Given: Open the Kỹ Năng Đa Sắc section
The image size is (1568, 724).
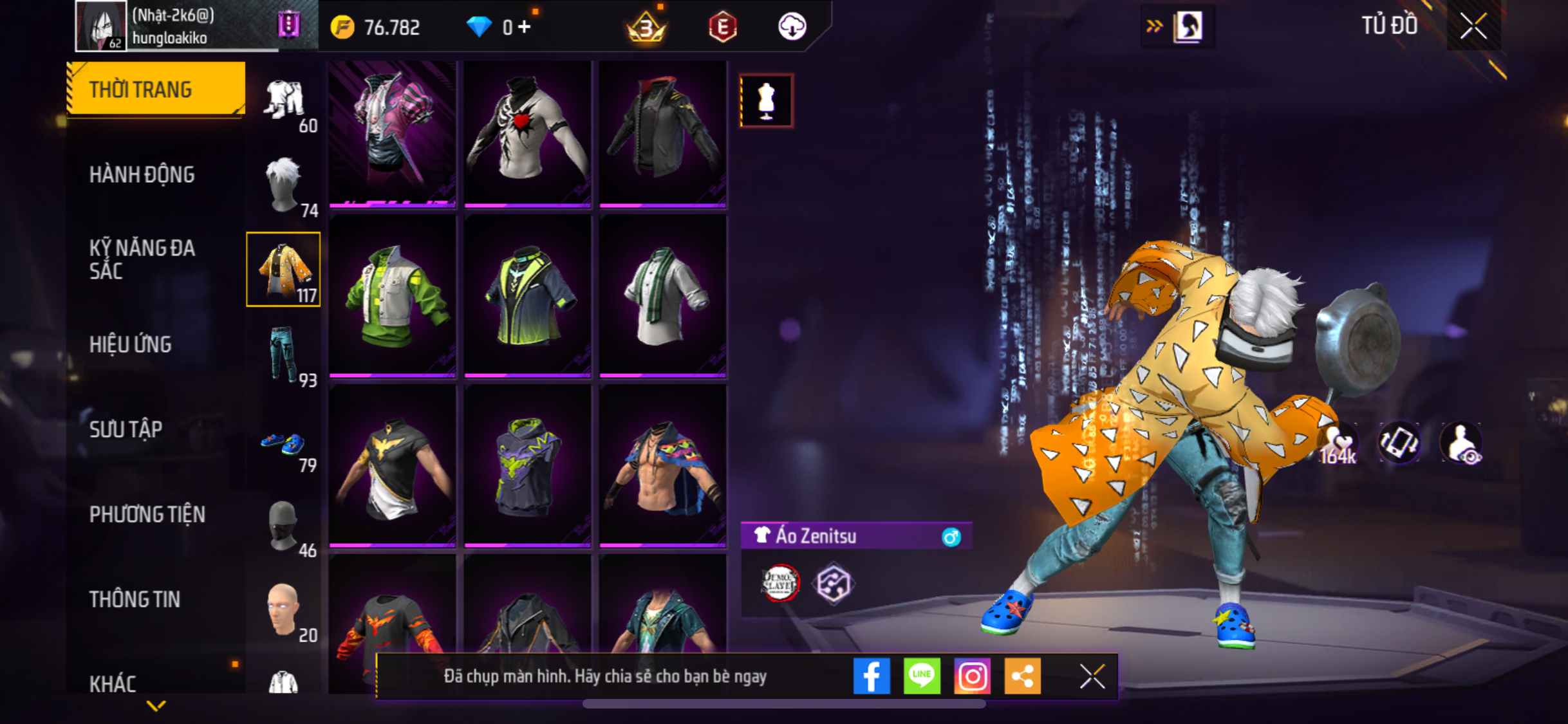Looking at the screenshot, I should (142, 259).
